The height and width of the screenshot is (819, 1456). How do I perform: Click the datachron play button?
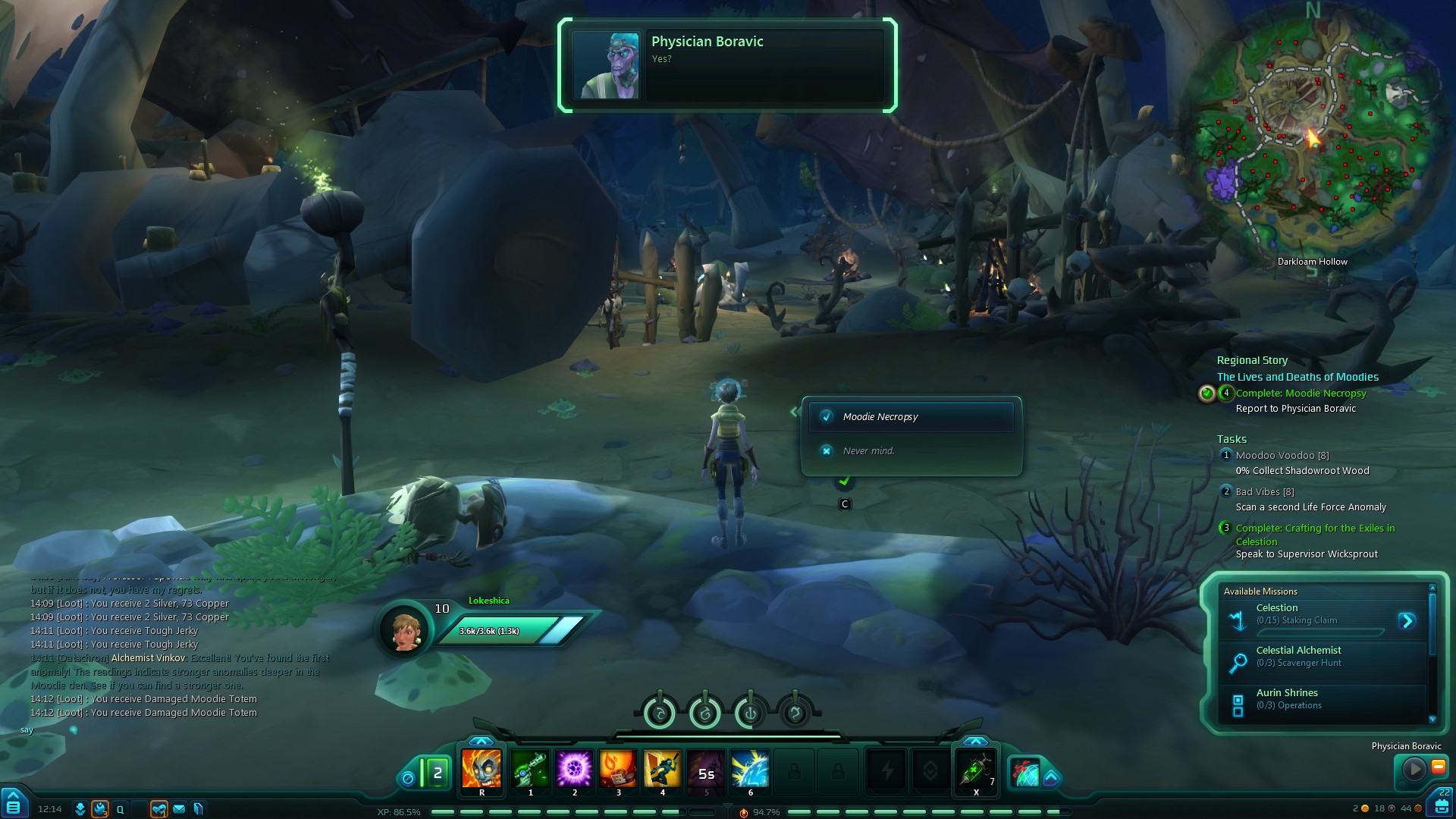(1414, 770)
